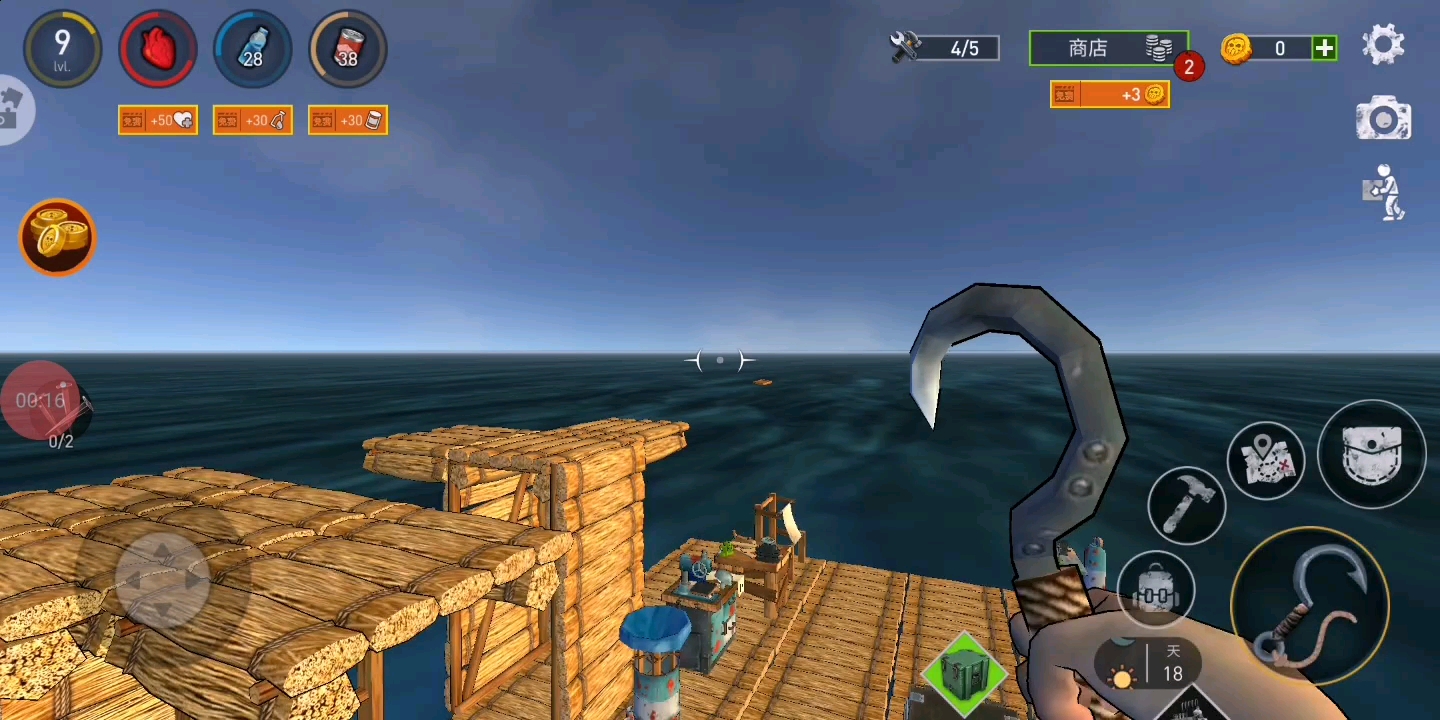Take a screenshot with the camera icon
The height and width of the screenshot is (720, 1440).
coord(1383,119)
